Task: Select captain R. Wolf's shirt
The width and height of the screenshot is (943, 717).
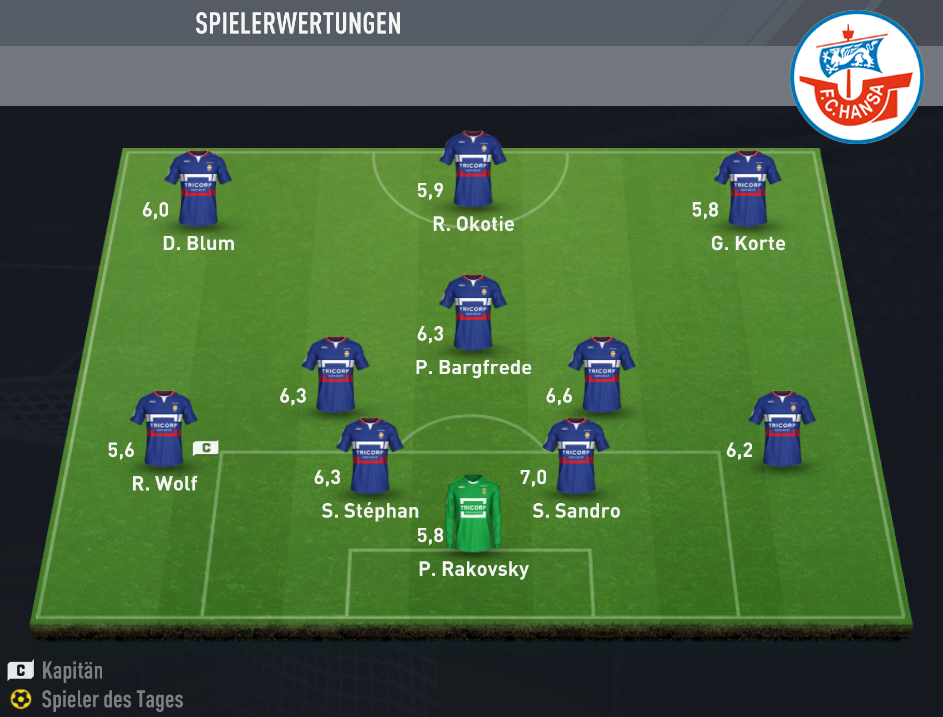Action: (163, 429)
